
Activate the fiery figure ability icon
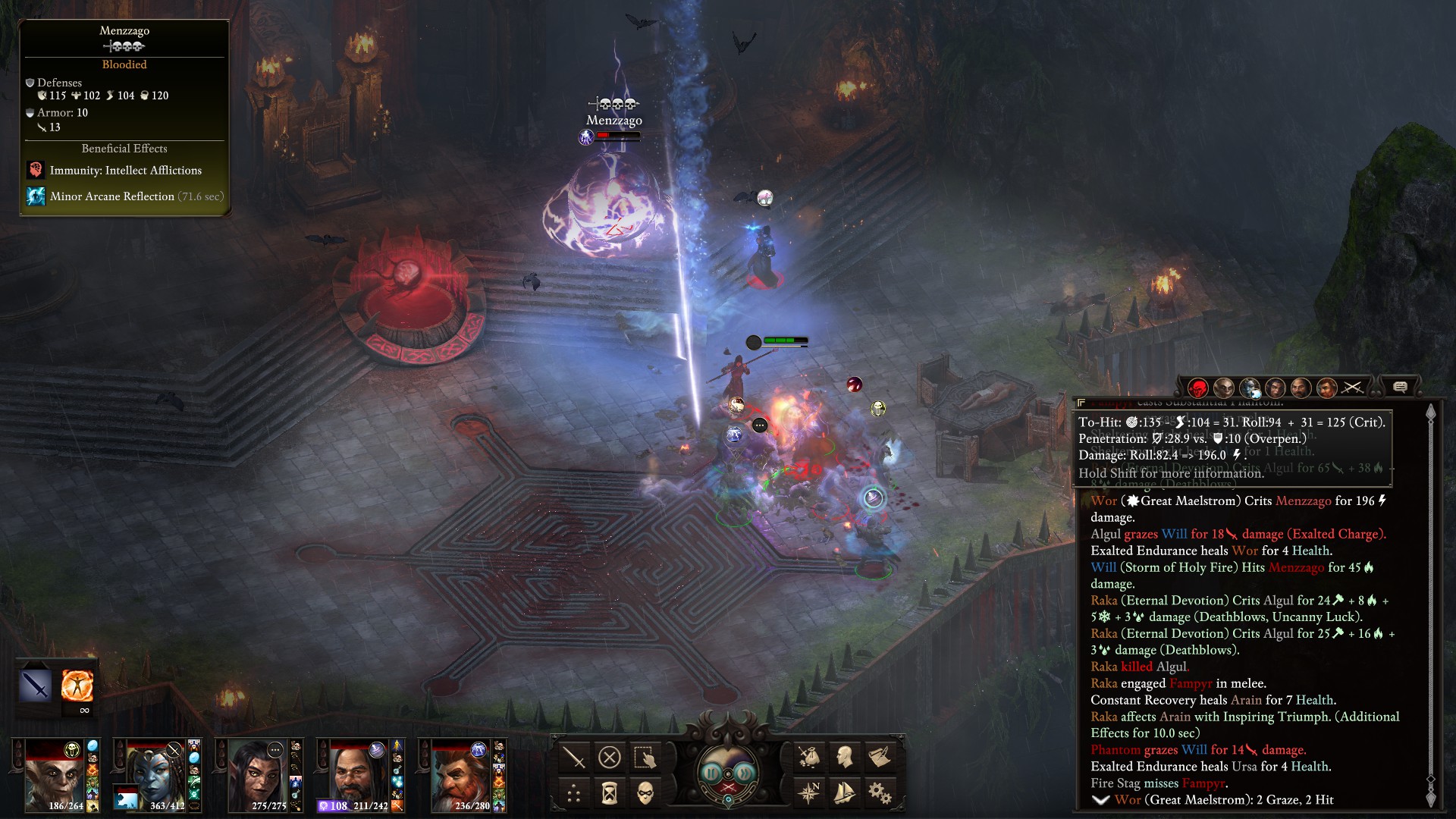point(77,686)
